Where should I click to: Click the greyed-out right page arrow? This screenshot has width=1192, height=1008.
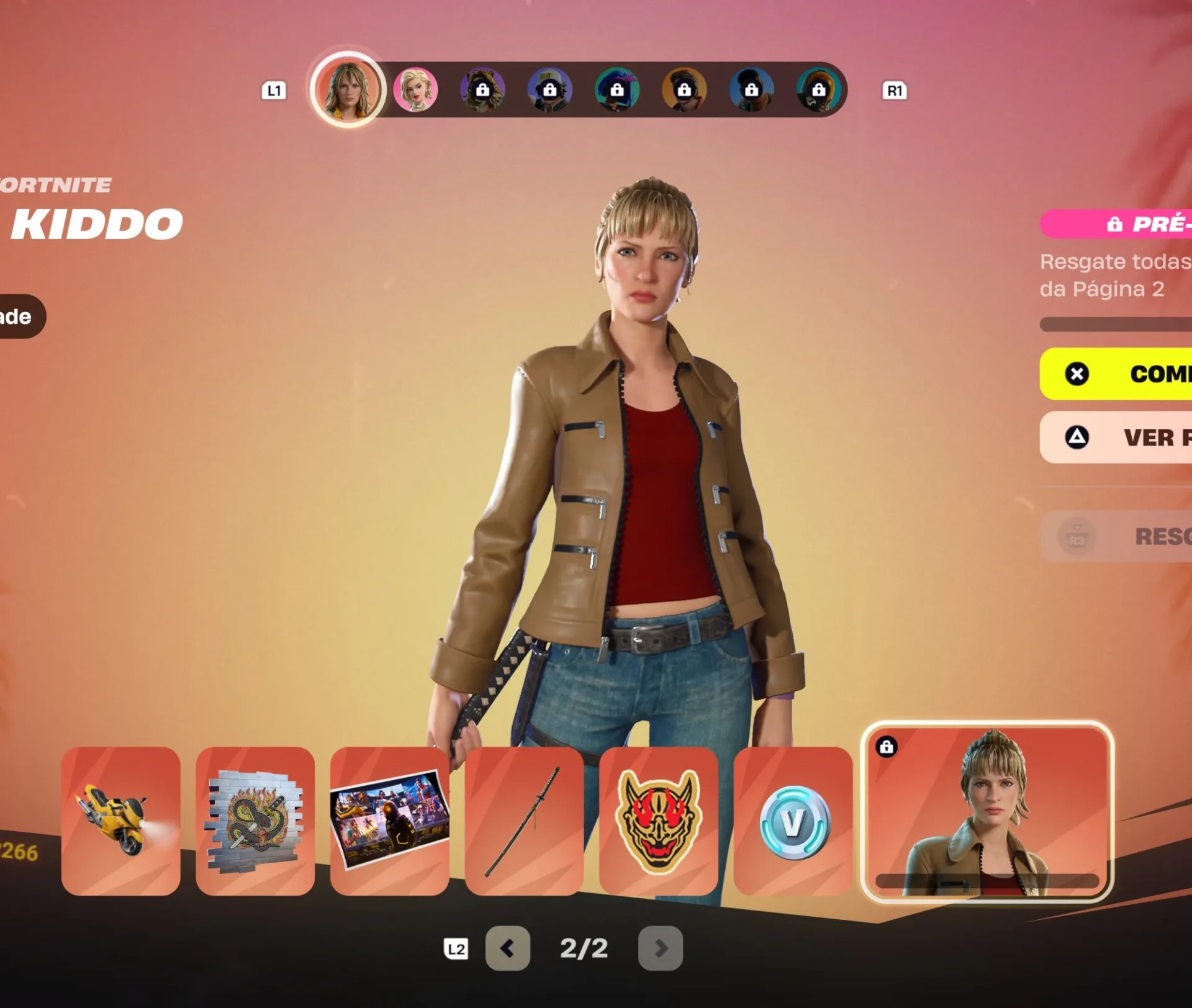pos(661,948)
